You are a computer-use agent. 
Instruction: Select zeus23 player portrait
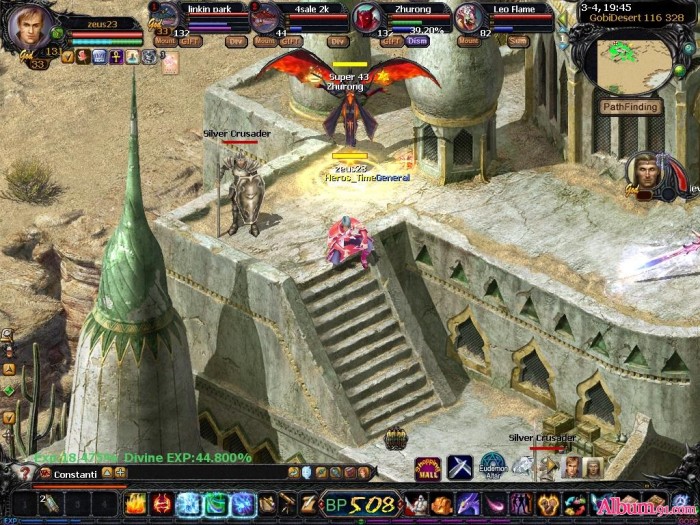27,27
